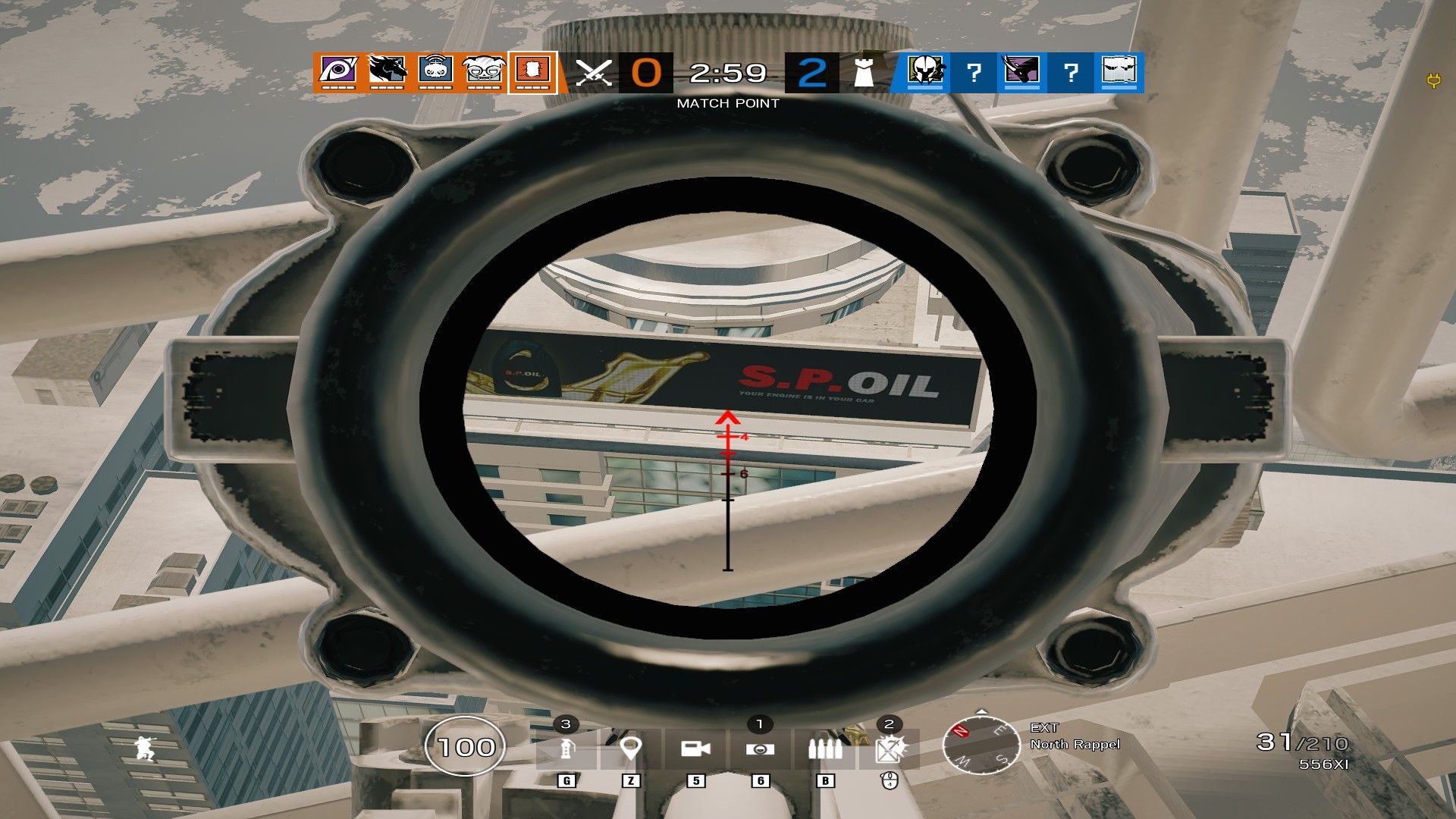
Task: Click the MATCH POINT label under the timer
Action: tap(726, 102)
